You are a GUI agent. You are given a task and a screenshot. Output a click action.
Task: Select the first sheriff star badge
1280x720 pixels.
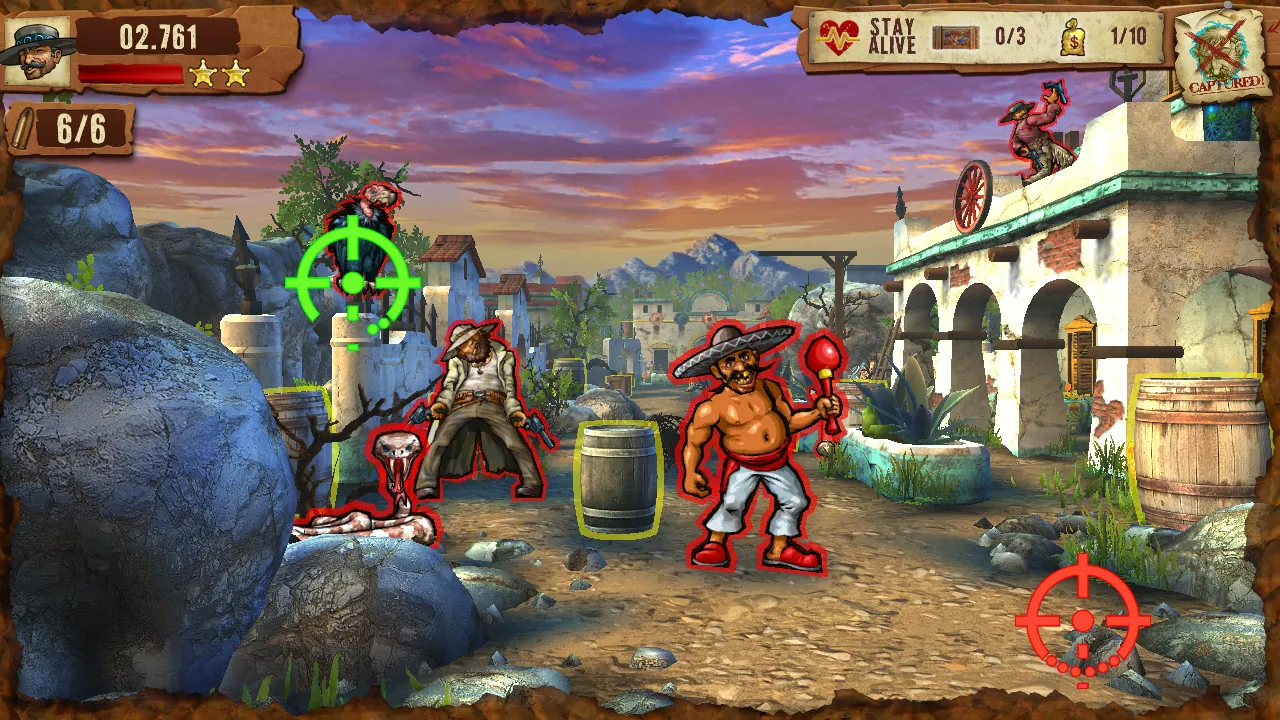[x=203, y=74]
